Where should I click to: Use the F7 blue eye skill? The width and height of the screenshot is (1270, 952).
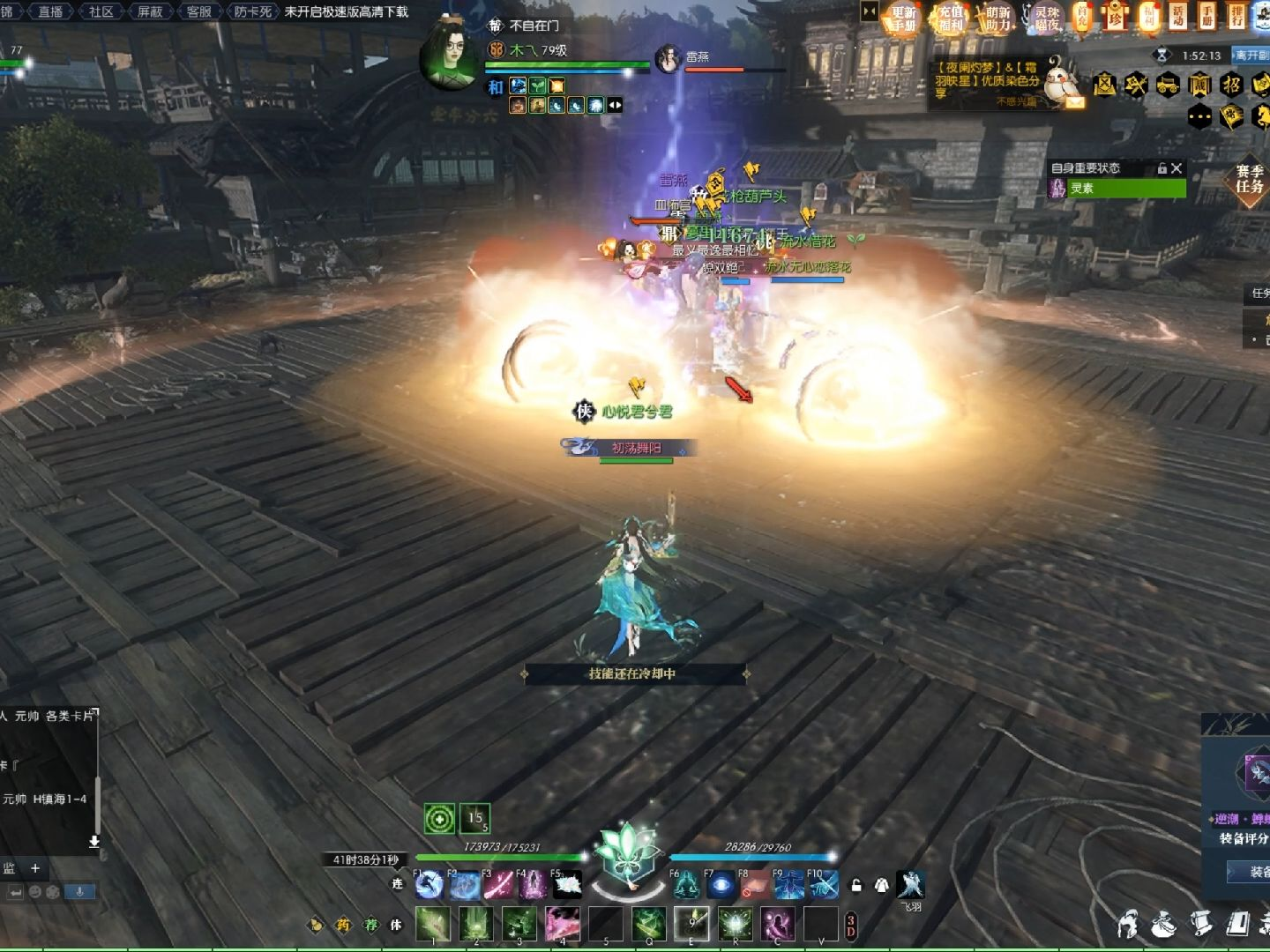(x=721, y=884)
